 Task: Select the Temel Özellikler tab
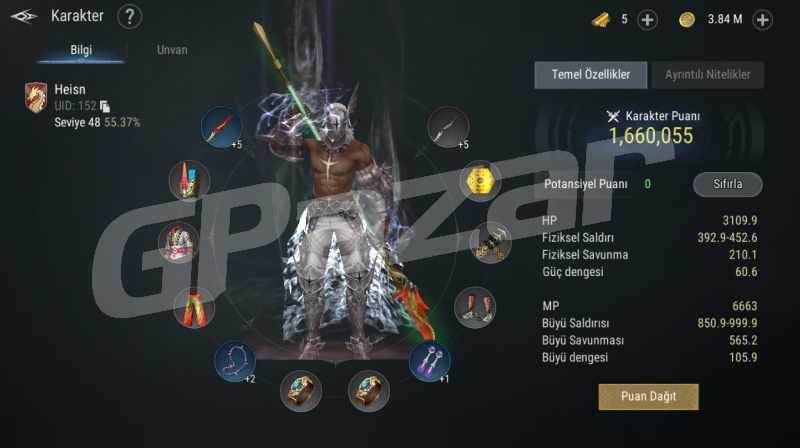pos(590,74)
